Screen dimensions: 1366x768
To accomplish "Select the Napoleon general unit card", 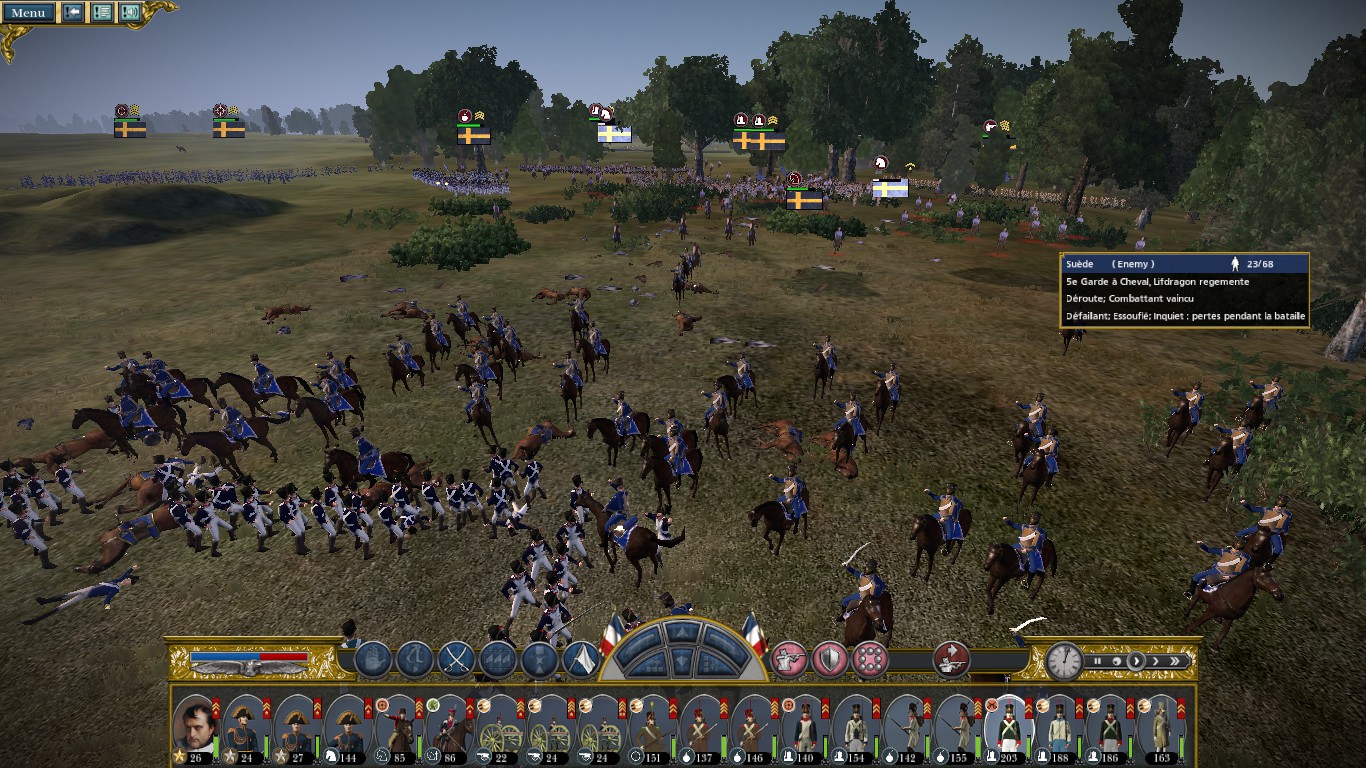I will pyautogui.click(x=196, y=727).
